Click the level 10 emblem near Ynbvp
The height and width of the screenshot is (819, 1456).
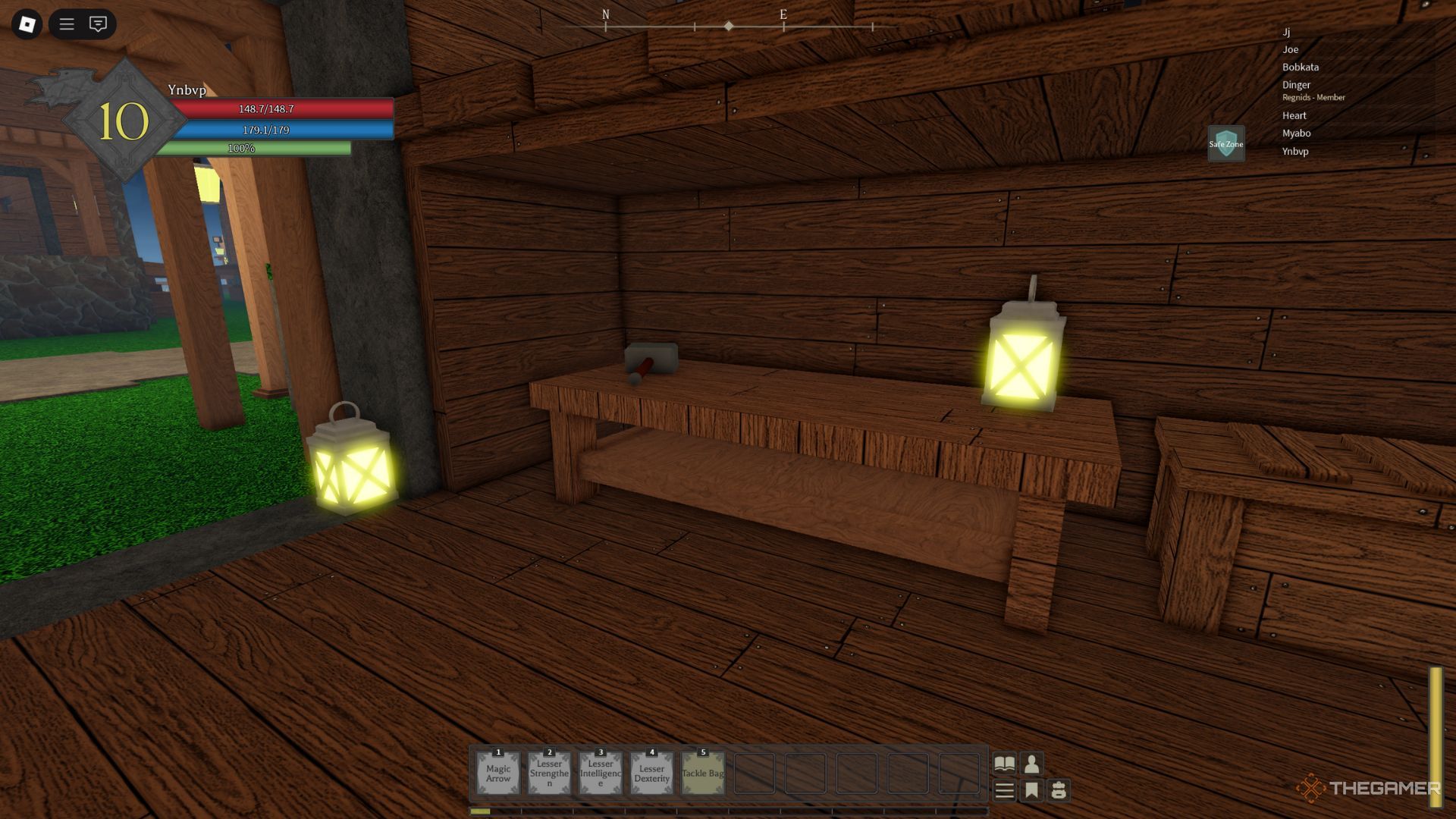124,121
